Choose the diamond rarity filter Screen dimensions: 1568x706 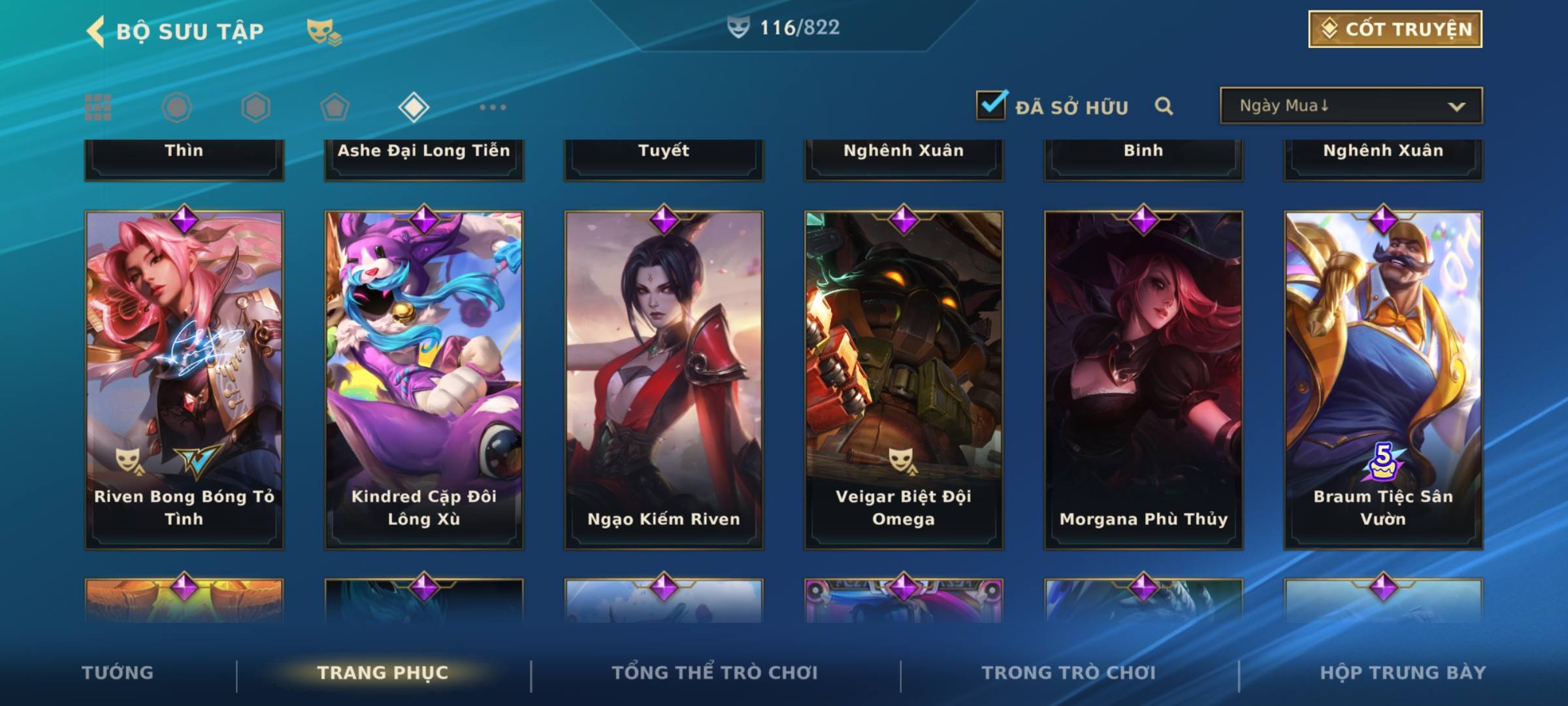(414, 107)
